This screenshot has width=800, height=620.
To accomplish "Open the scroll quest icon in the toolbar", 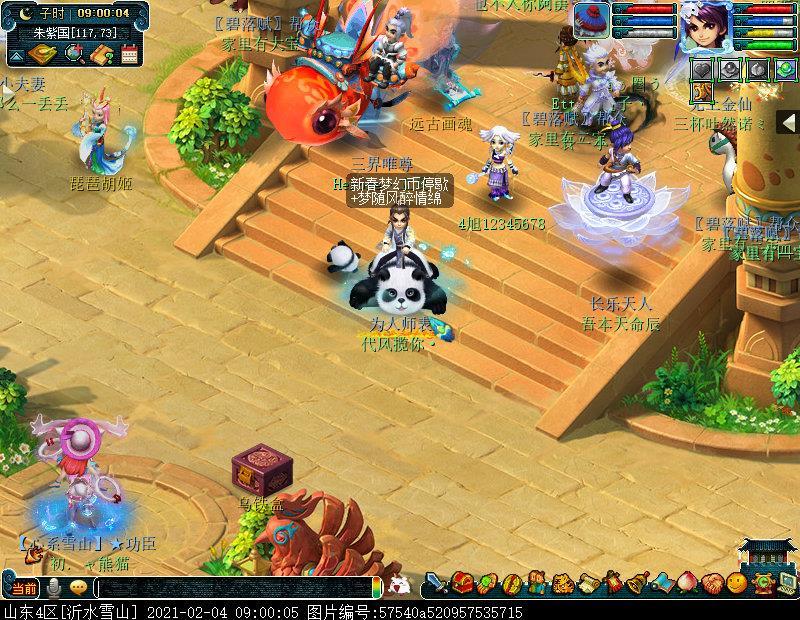I will click(x=587, y=583).
